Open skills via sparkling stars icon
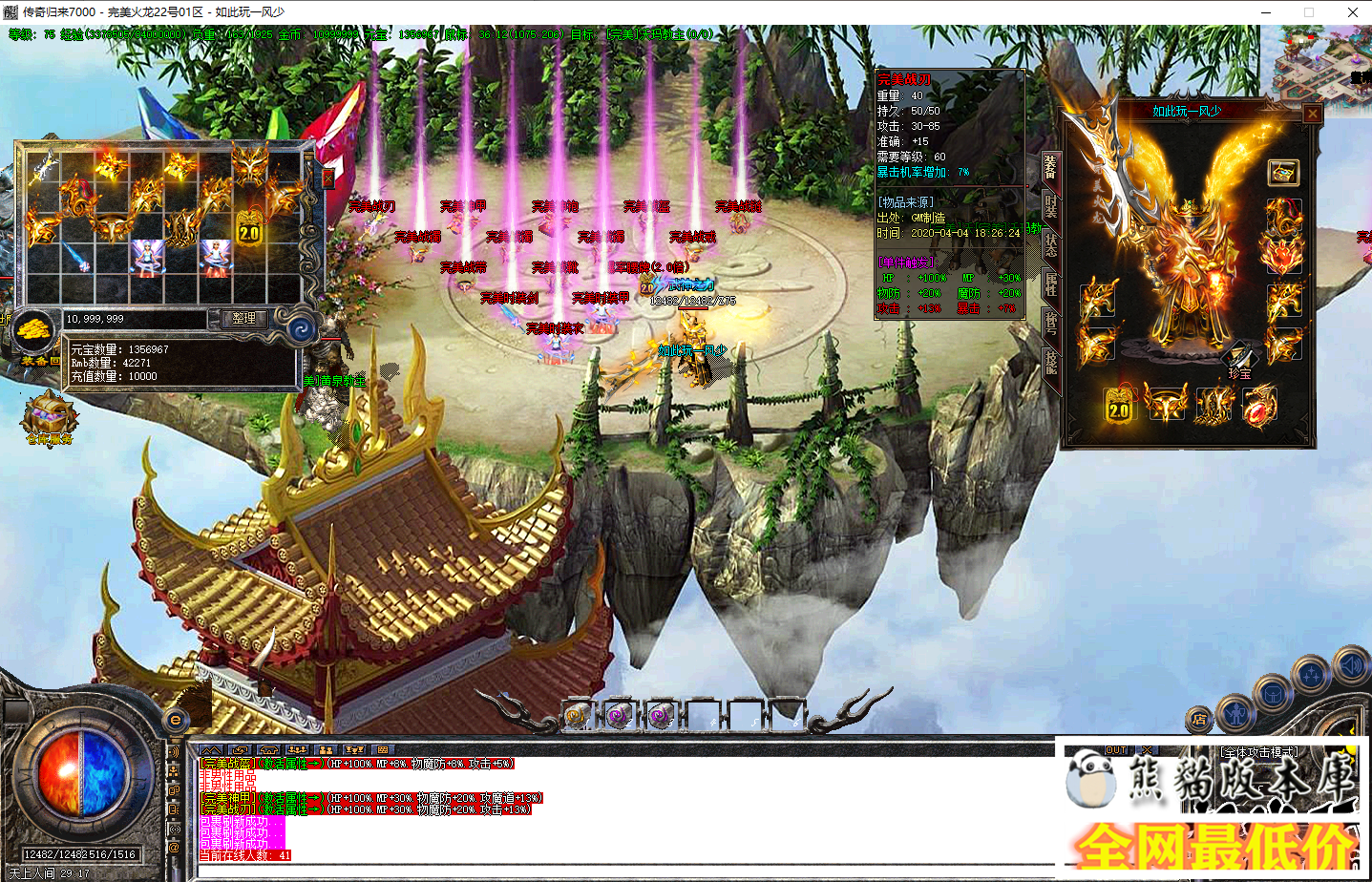 click(x=1311, y=674)
